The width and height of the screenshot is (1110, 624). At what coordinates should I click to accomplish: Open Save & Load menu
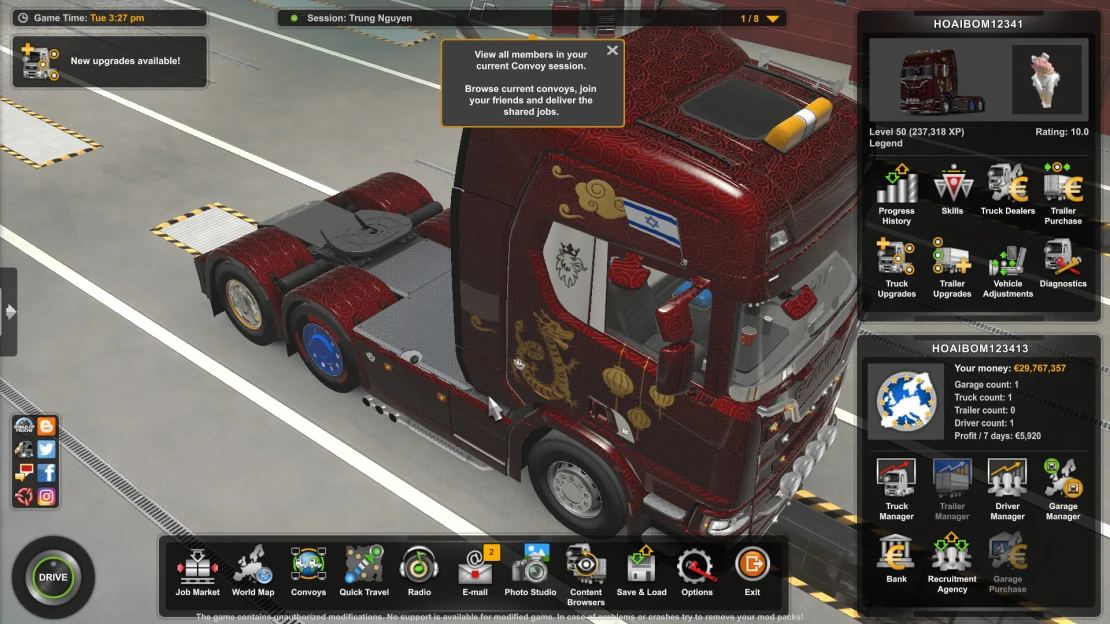tap(641, 569)
